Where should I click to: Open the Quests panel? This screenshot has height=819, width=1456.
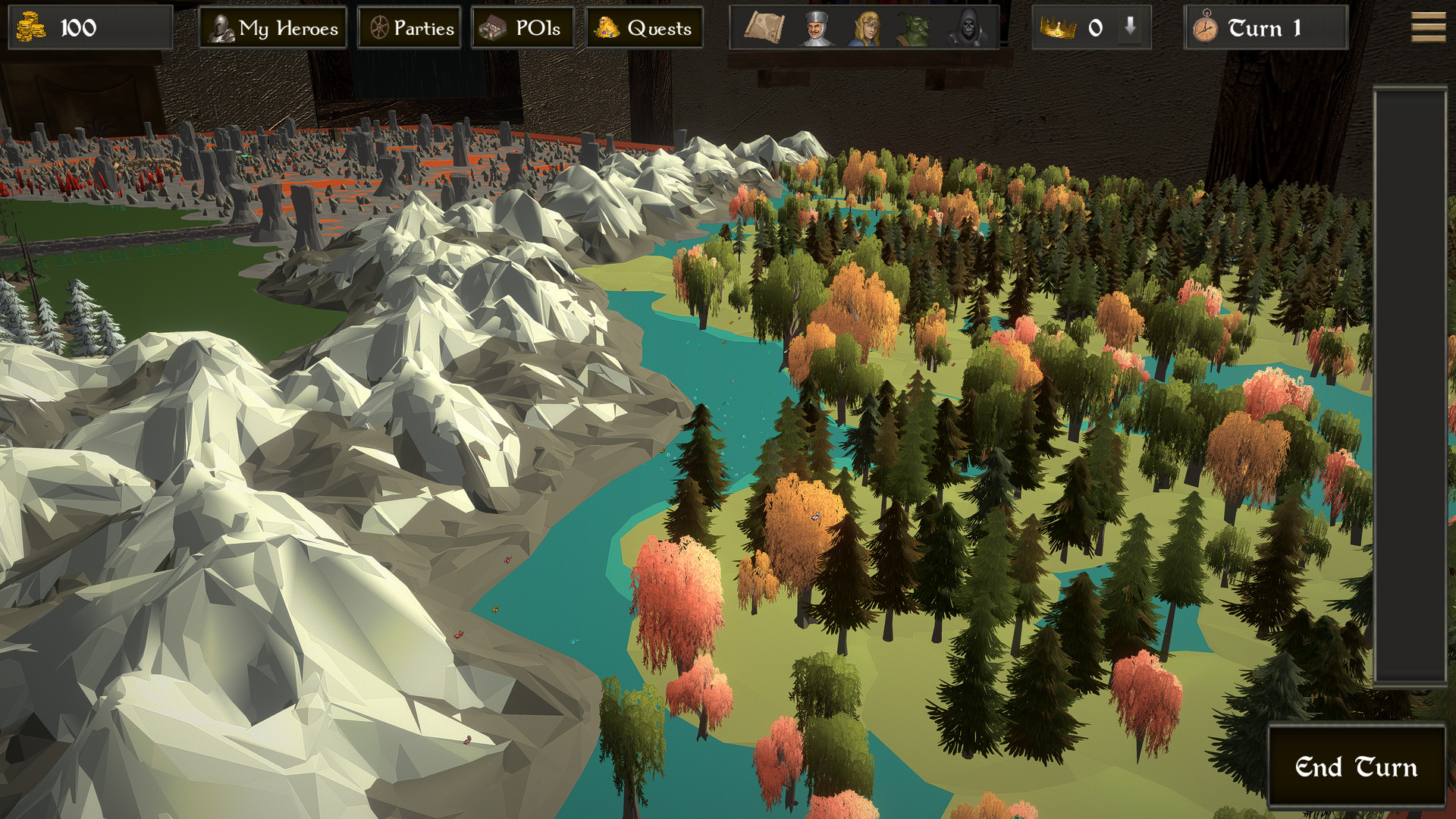point(645,27)
